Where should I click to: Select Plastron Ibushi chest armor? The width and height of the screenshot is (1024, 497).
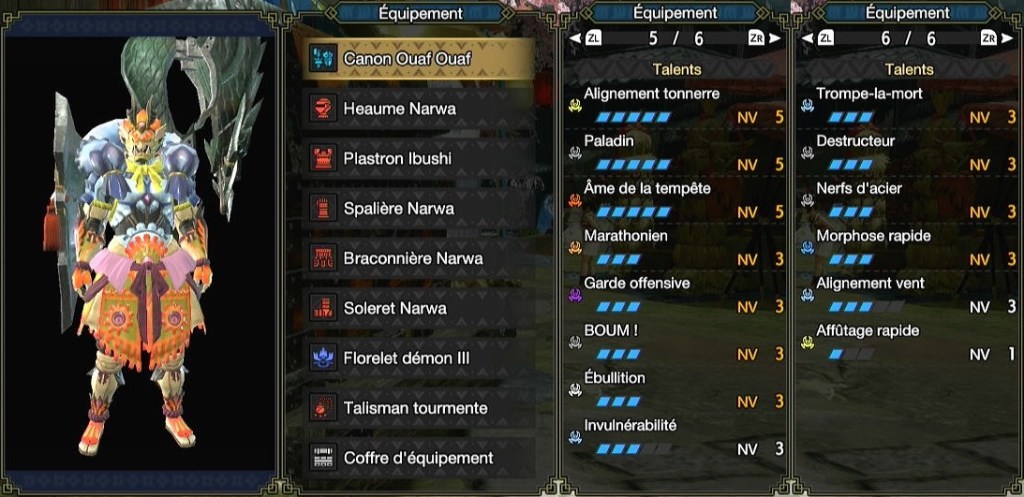[x=418, y=158]
